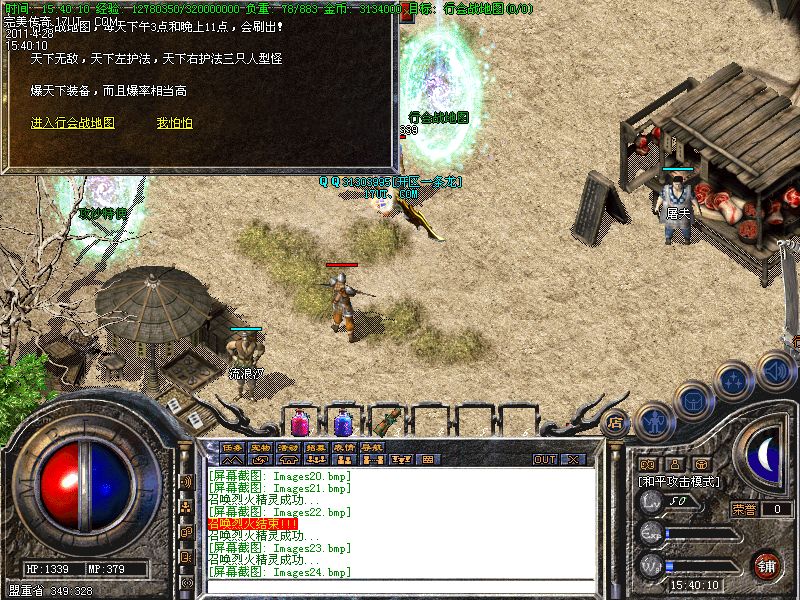This screenshot has width=800, height=600.
Task: Choose the "我怕怕" dialogue option
Action: point(174,123)
